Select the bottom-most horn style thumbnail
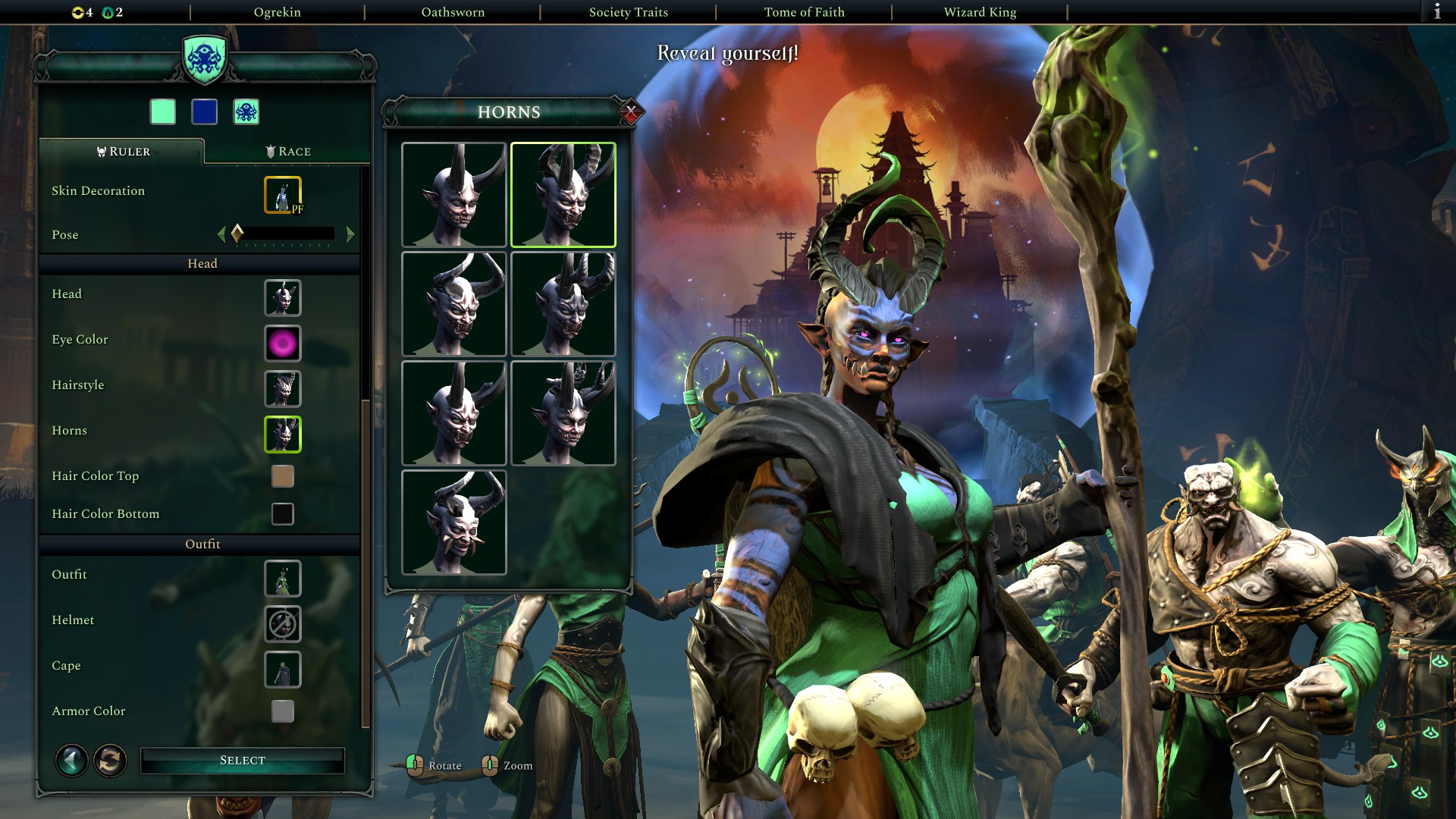The height and width of the screenshot is (819, 1456). coord(455,523)
